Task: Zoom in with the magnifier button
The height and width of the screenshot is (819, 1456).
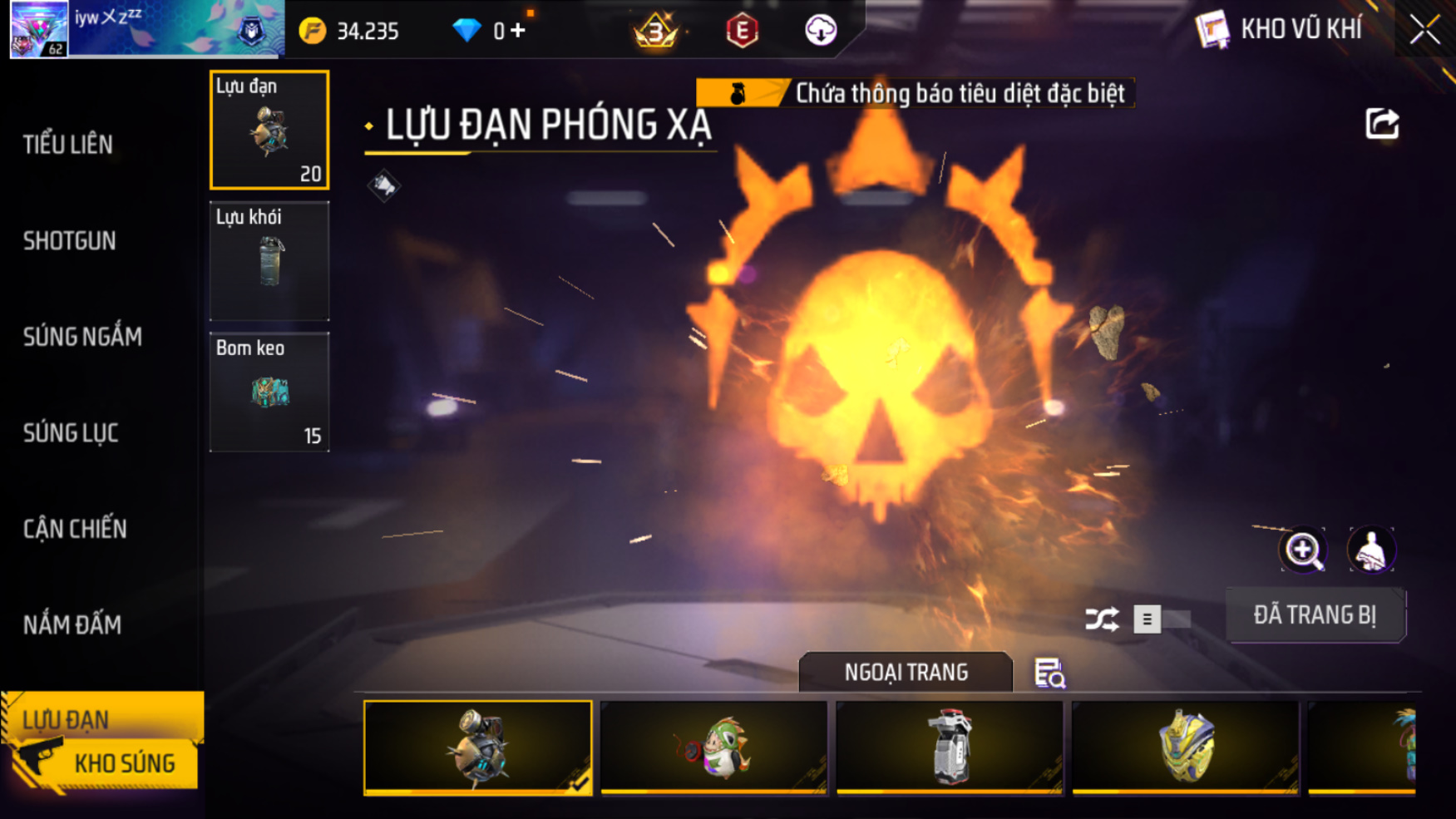Action: 1303,550
